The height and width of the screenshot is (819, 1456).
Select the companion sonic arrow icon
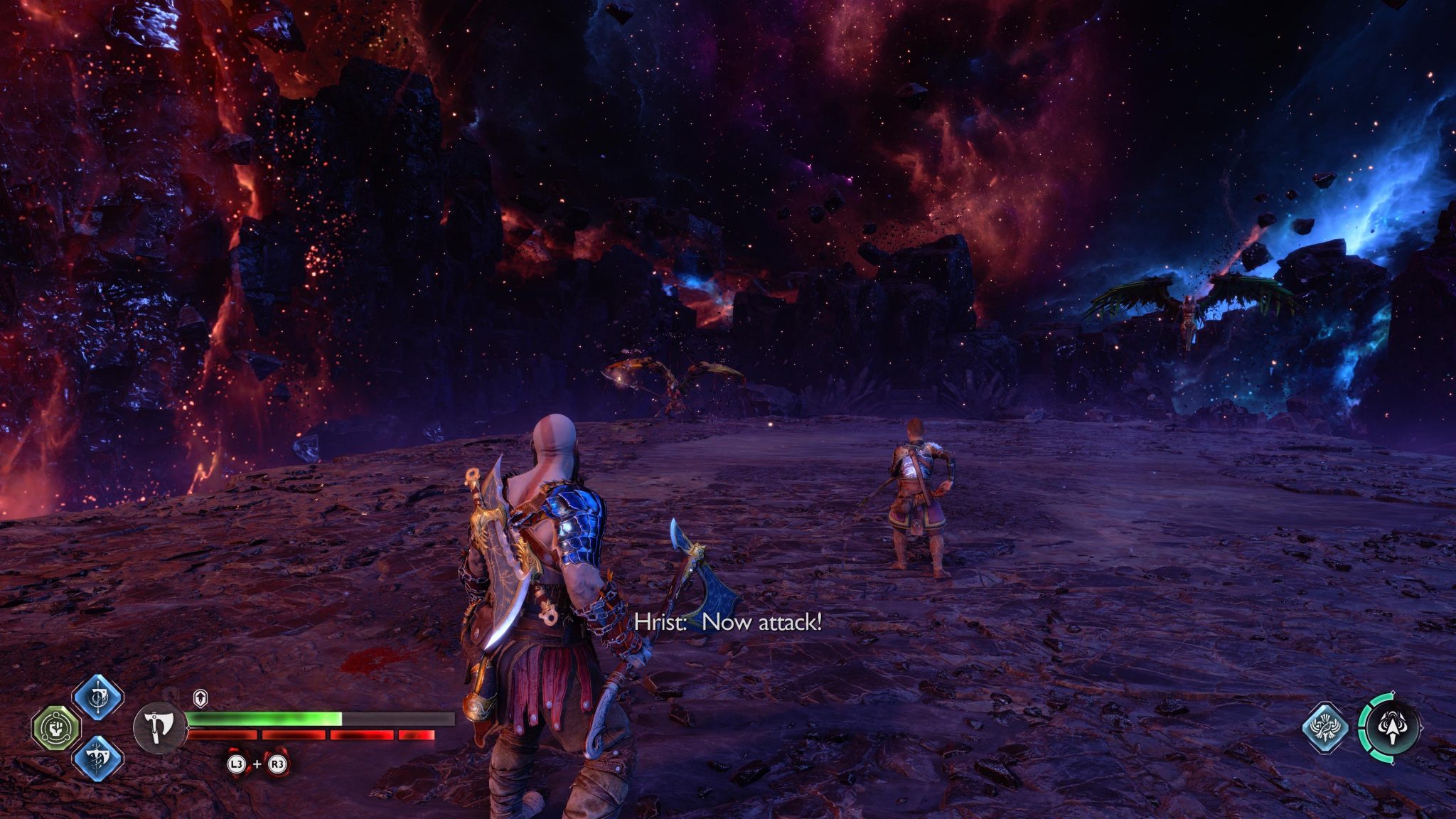tap(1391, 727)
